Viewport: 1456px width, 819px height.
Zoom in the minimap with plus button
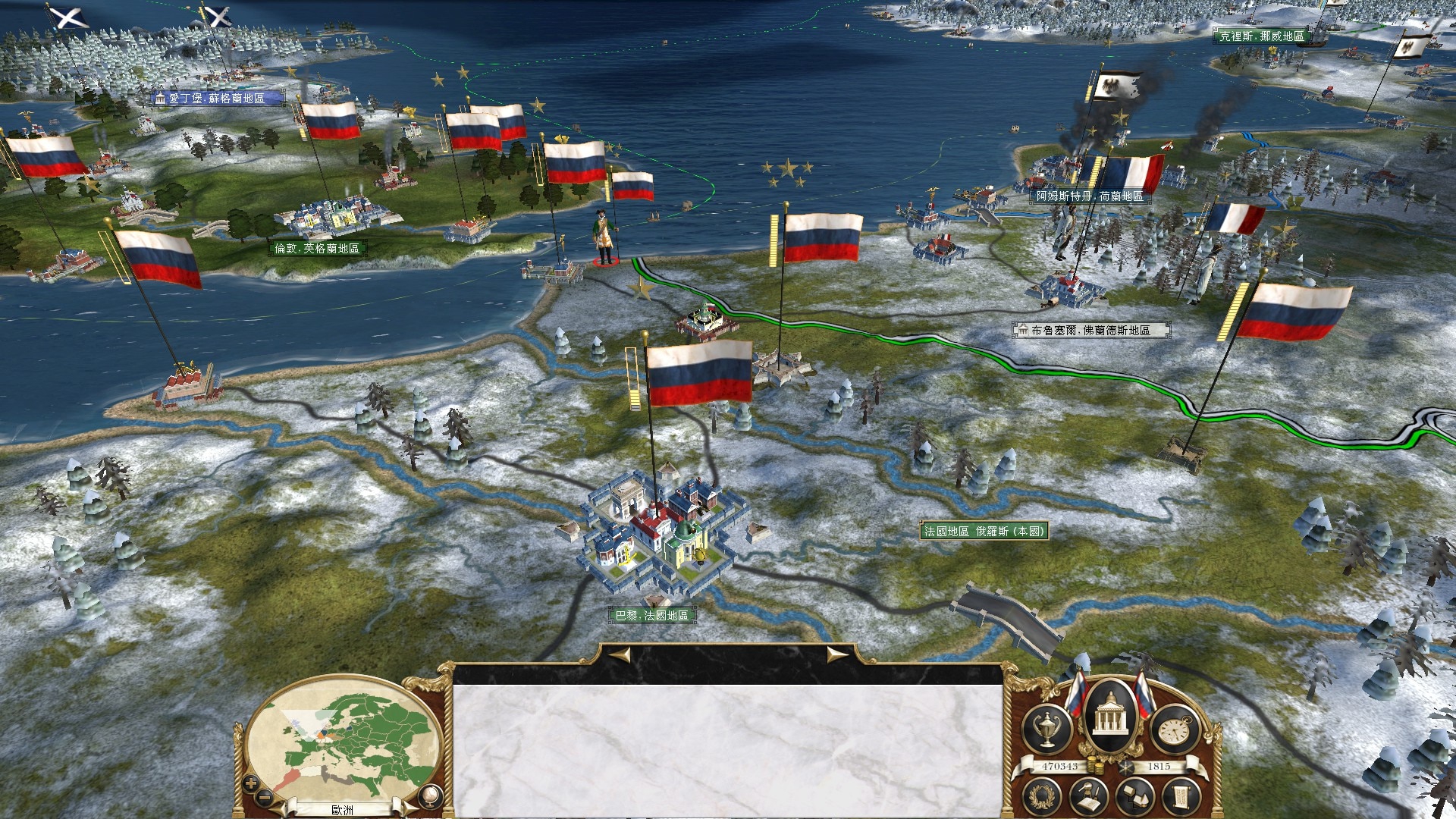click(x=251, y=783)
